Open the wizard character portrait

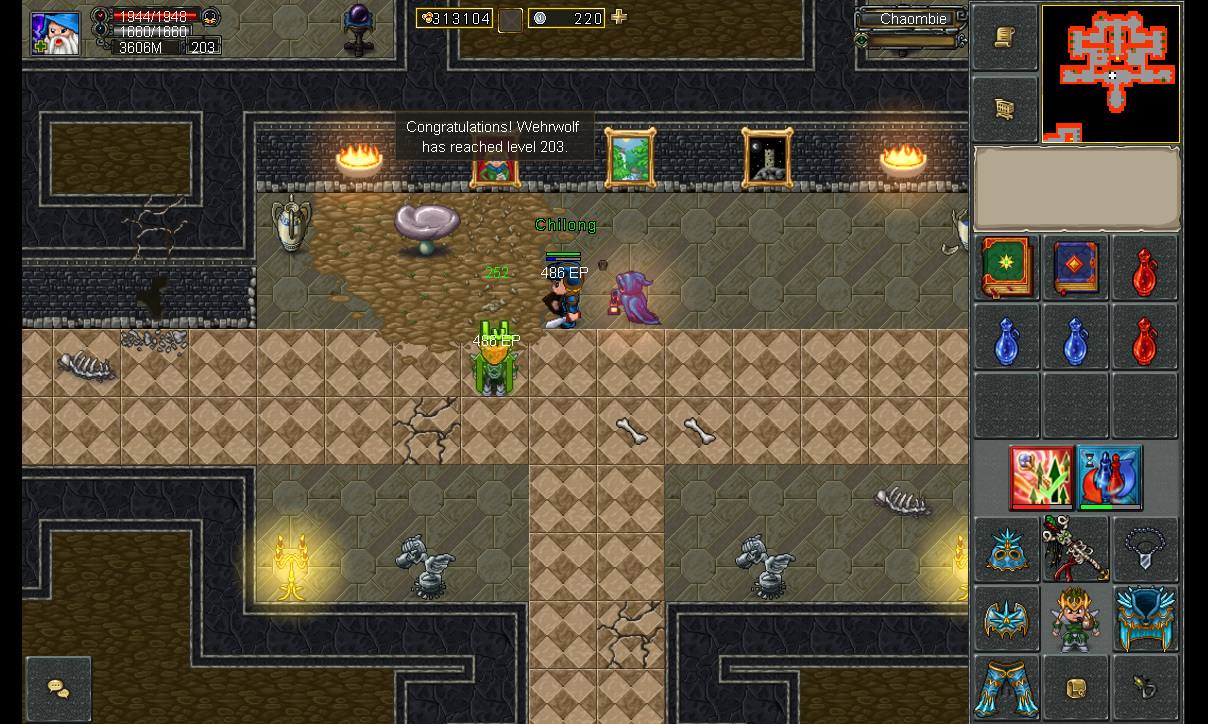(x=55, y=32)
